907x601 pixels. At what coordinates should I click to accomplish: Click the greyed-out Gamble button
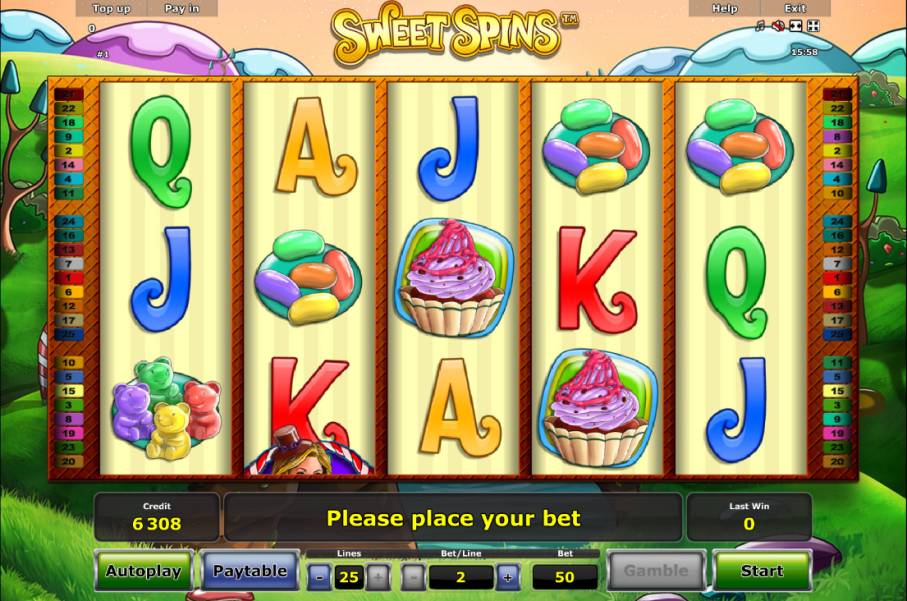656,571
